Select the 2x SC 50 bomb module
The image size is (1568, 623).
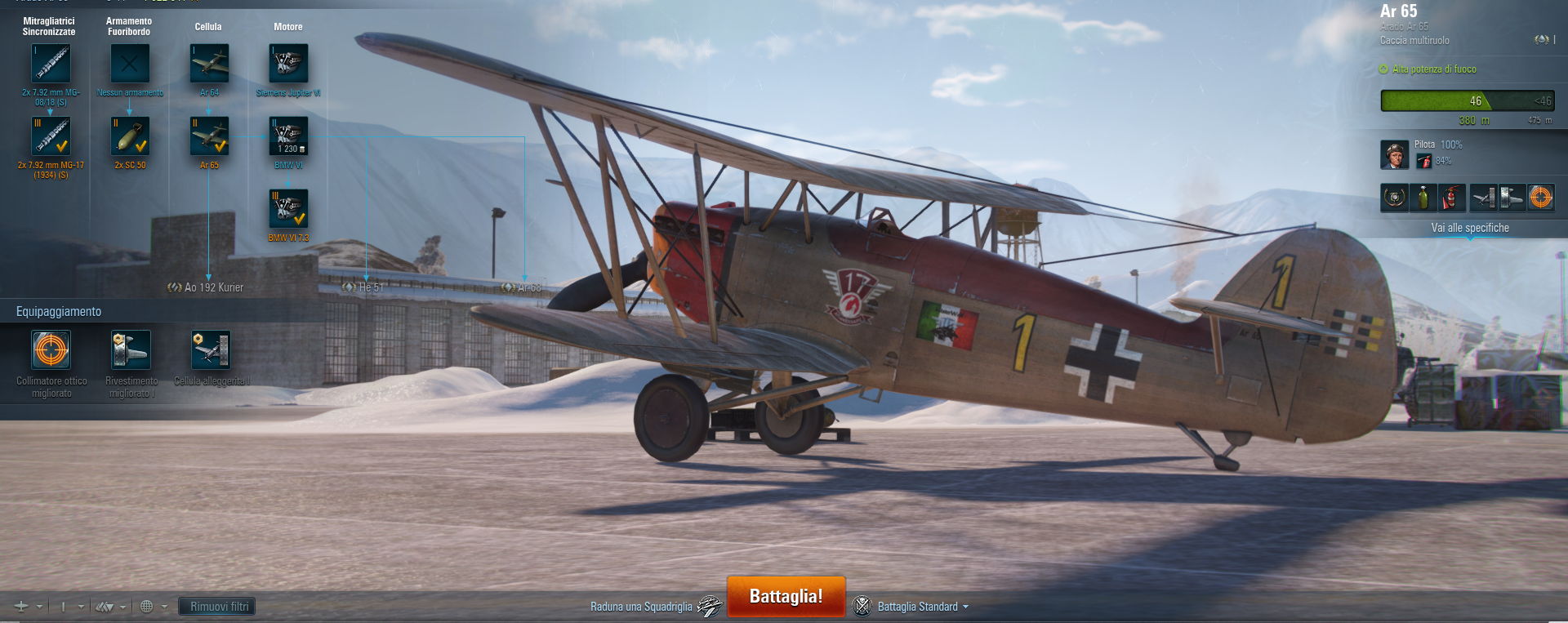(130, 136)
